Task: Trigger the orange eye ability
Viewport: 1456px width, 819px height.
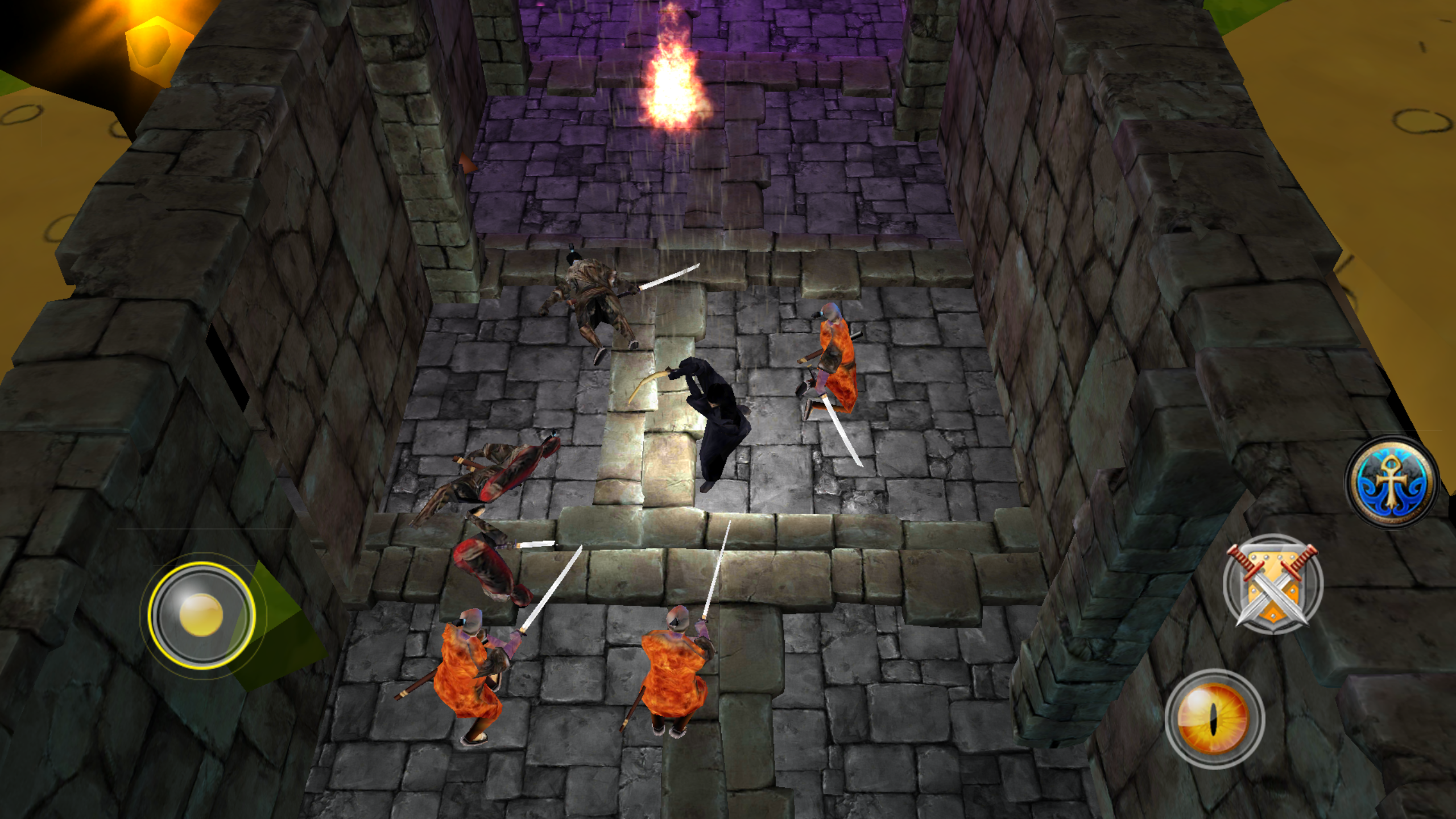Action: [1215, 719]
